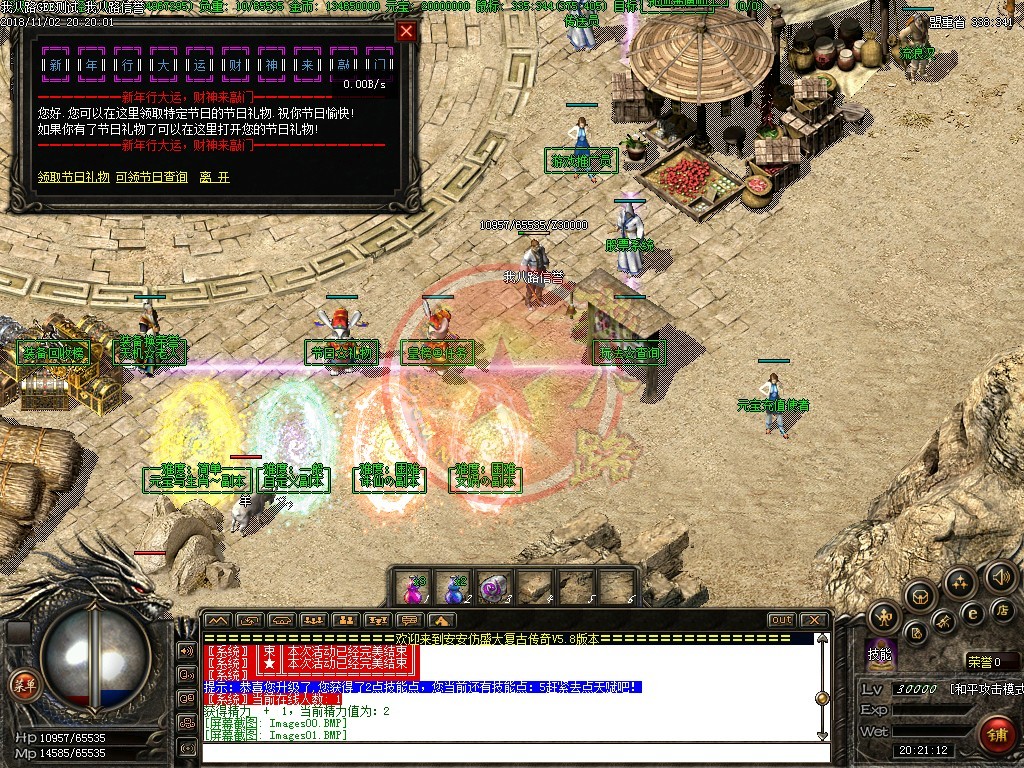This screenshot has width=1024, height=768.
Task: Open the bag box round button
Action: point(919,597)
